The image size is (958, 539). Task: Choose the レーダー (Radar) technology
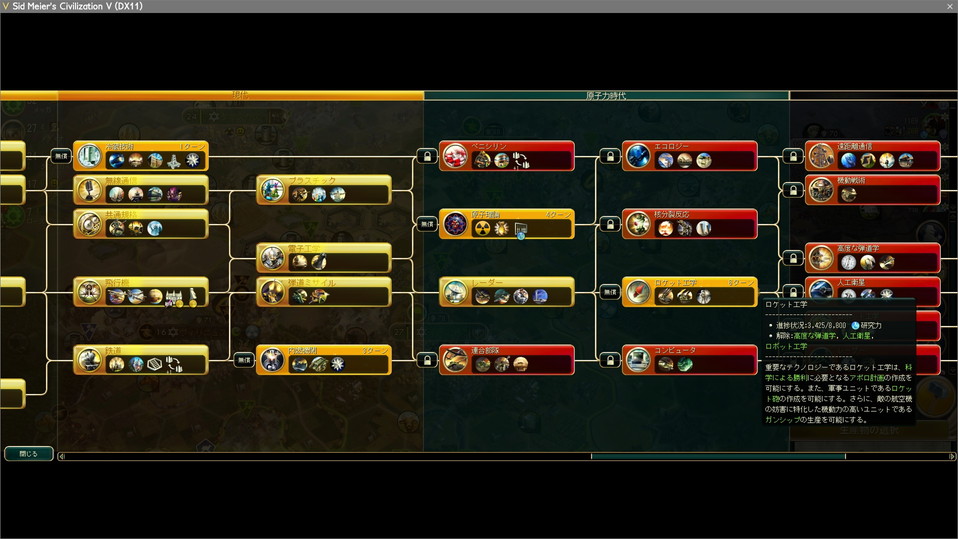(508, 292)
